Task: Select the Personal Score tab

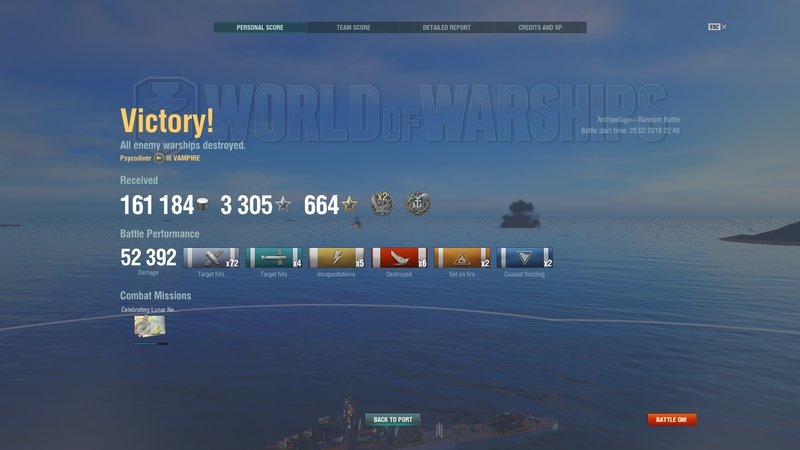Action: (x=260, y=27)
